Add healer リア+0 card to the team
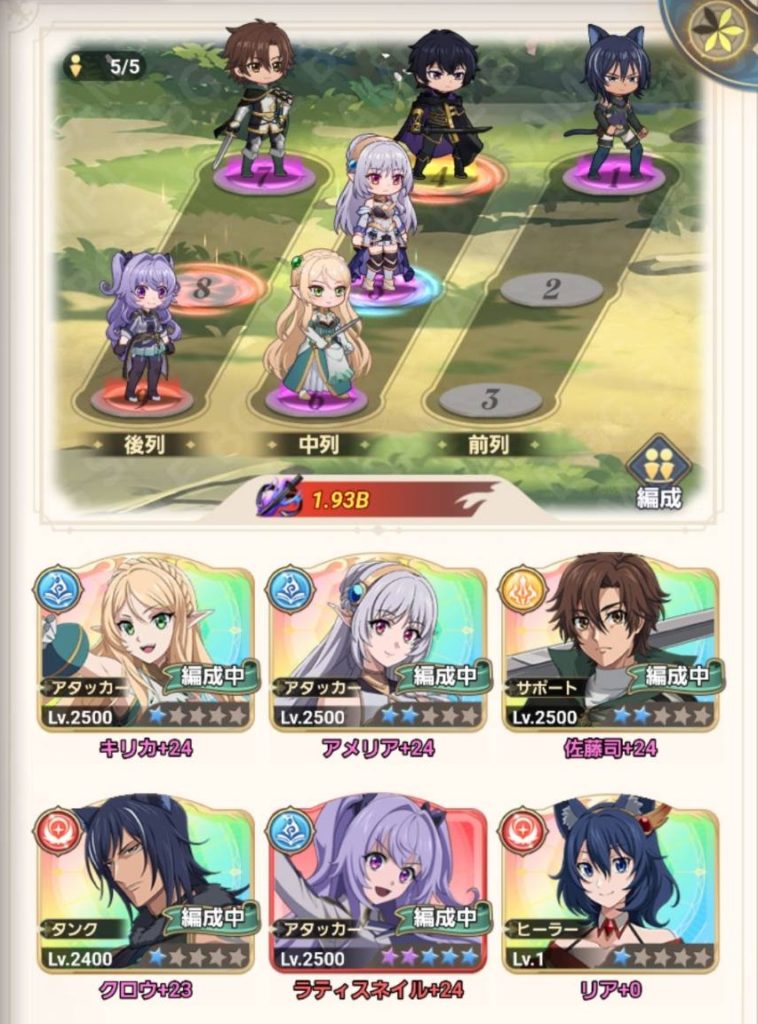 610,887
